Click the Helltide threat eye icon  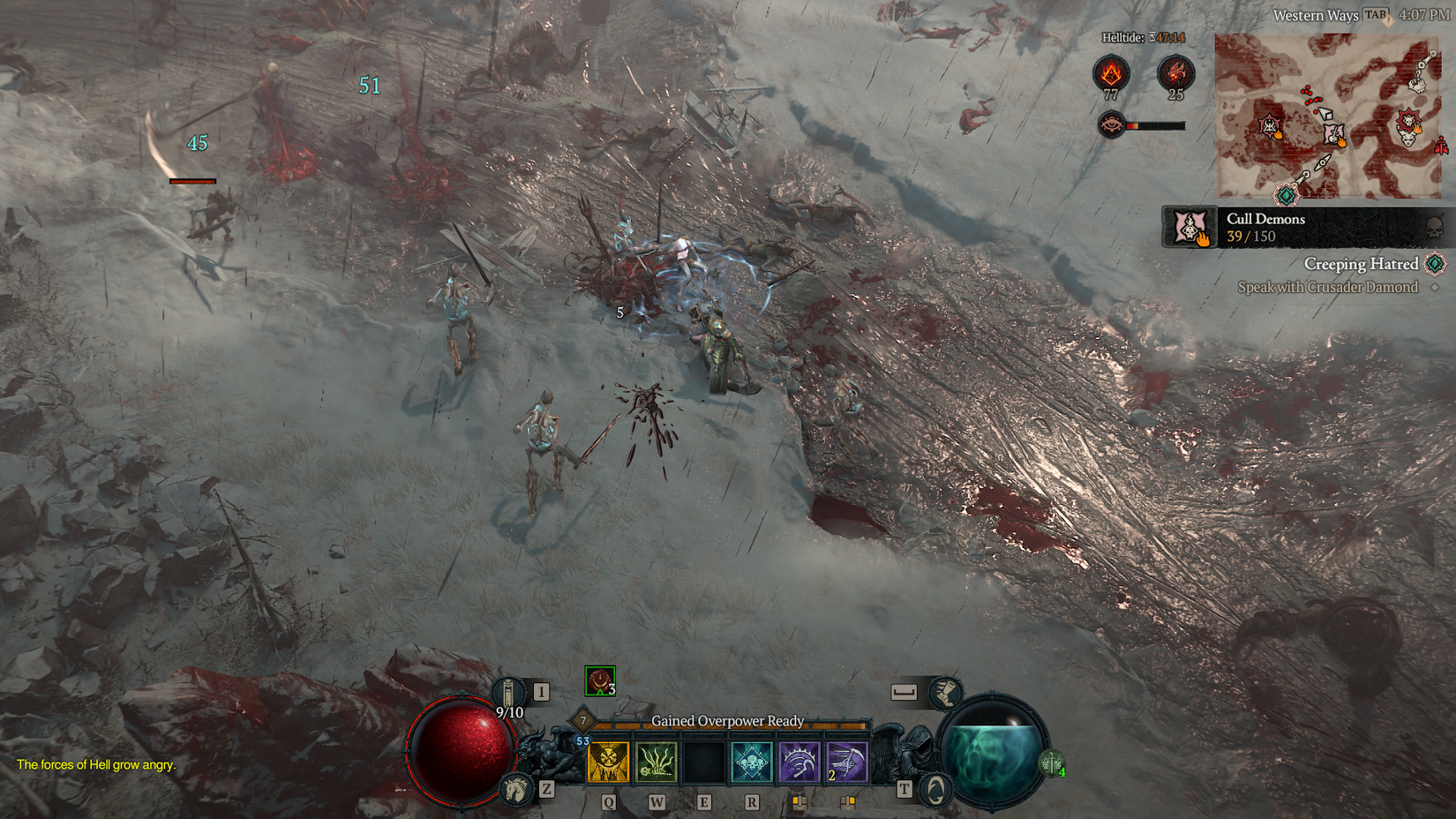[1110, 125]
